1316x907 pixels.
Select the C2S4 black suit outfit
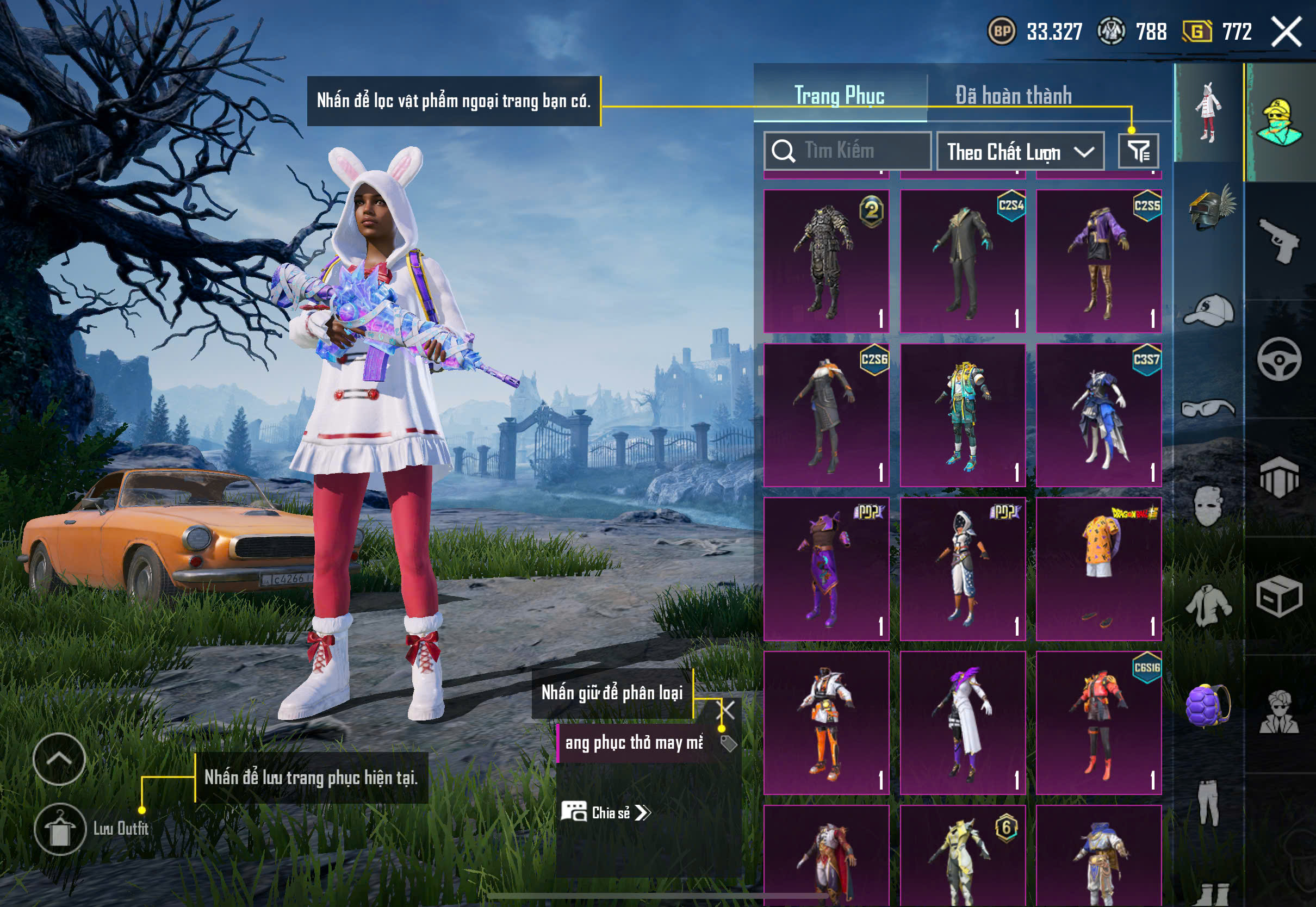pyautogui.click(x=963, y=261)
